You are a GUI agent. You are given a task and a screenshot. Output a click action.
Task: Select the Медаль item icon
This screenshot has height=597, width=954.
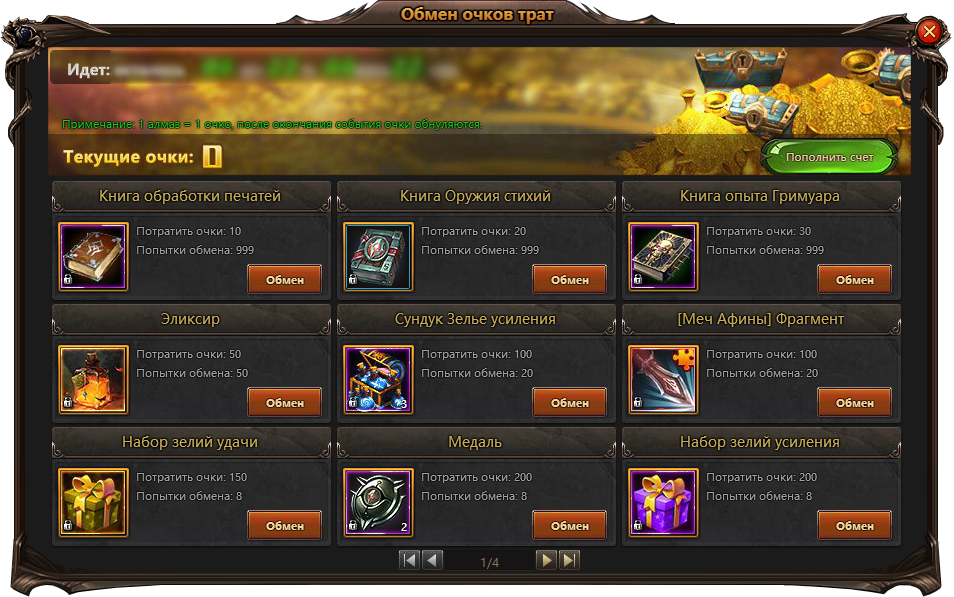click(378, 503)
